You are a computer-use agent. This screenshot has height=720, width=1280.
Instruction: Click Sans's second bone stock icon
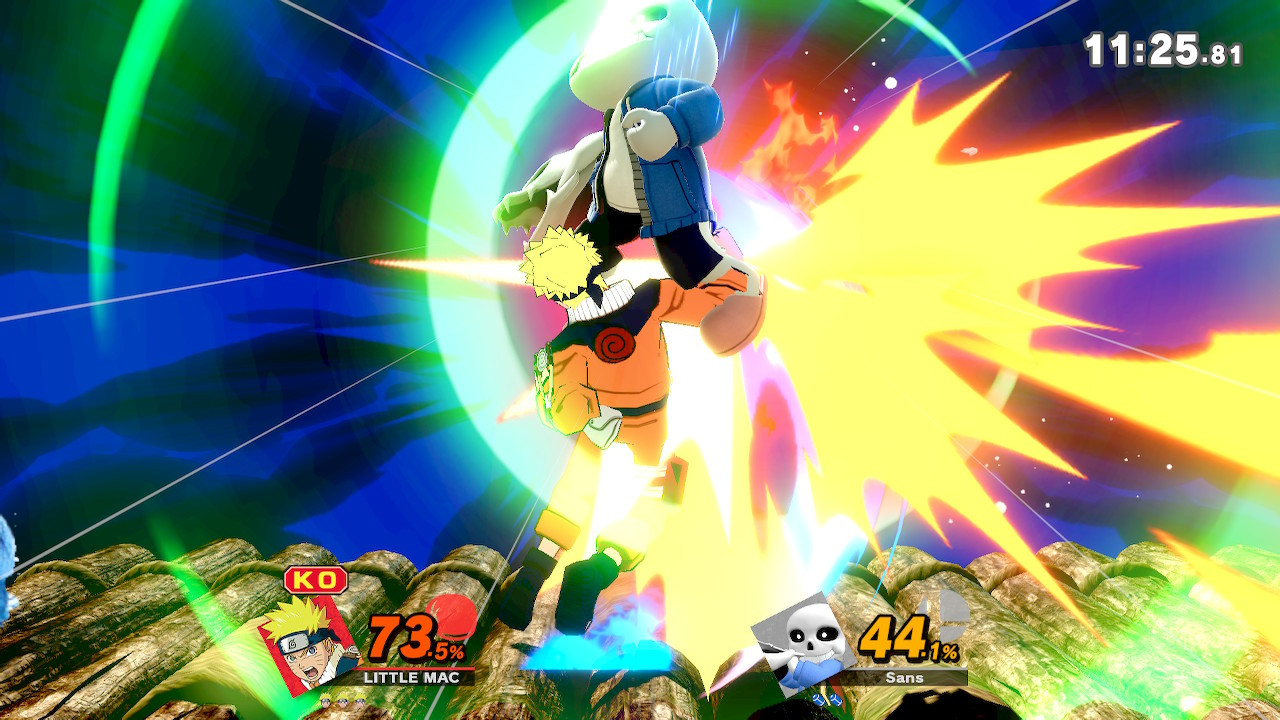coord(834,699)
